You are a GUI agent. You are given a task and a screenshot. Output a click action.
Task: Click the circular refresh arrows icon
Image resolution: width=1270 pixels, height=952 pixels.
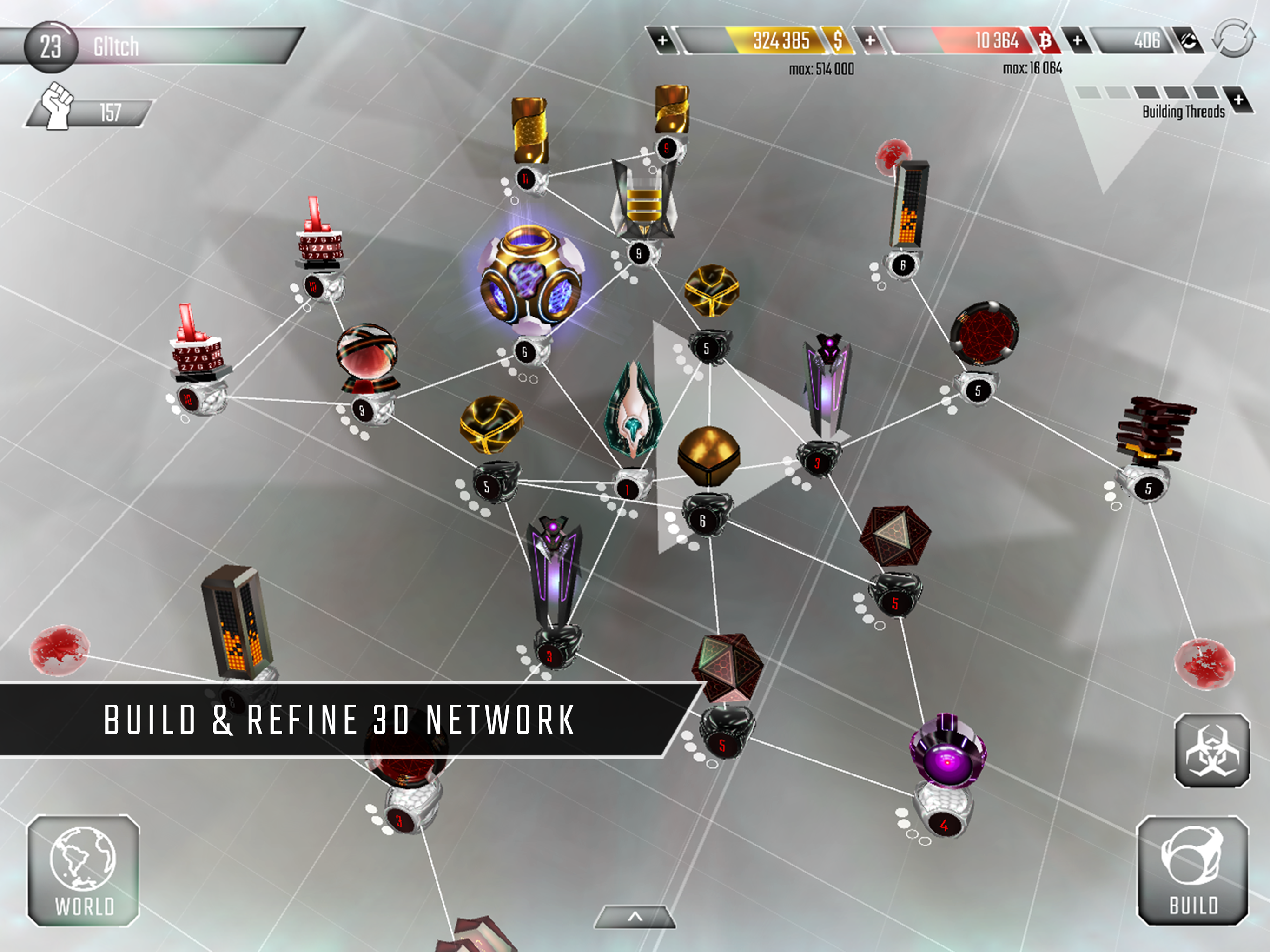pos(1233,38)
